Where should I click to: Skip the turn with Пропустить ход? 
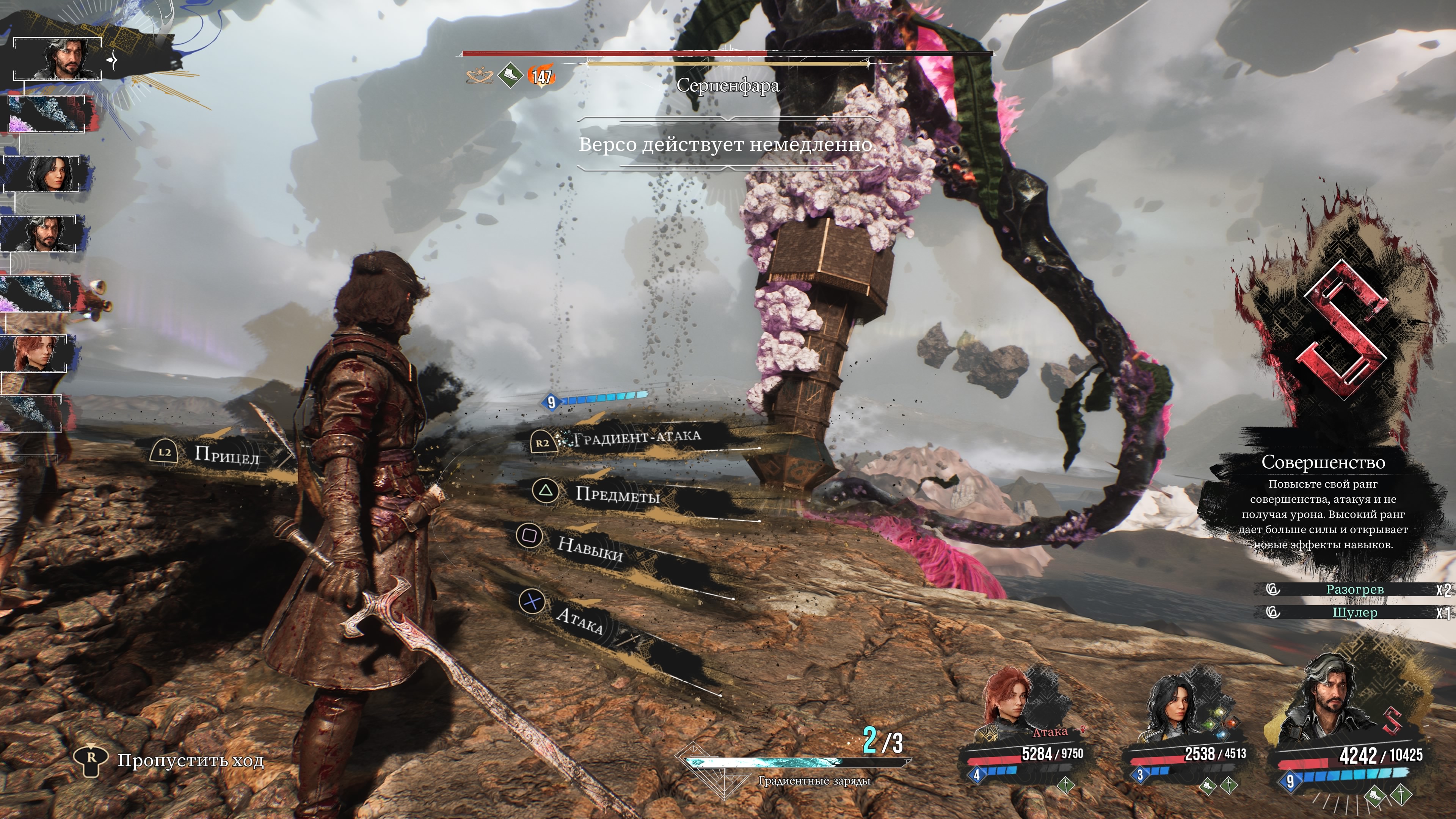click(x=190, y=761)
